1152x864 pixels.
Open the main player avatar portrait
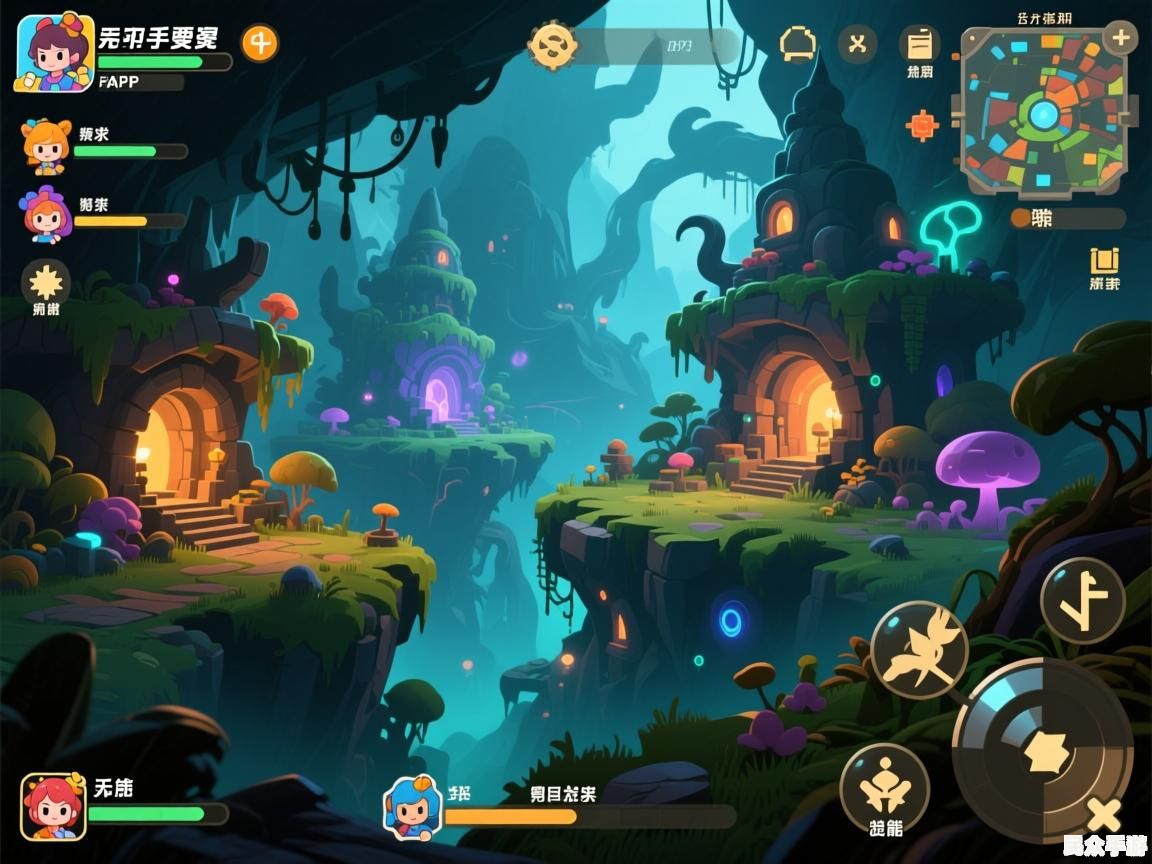(x=54, y=52)
